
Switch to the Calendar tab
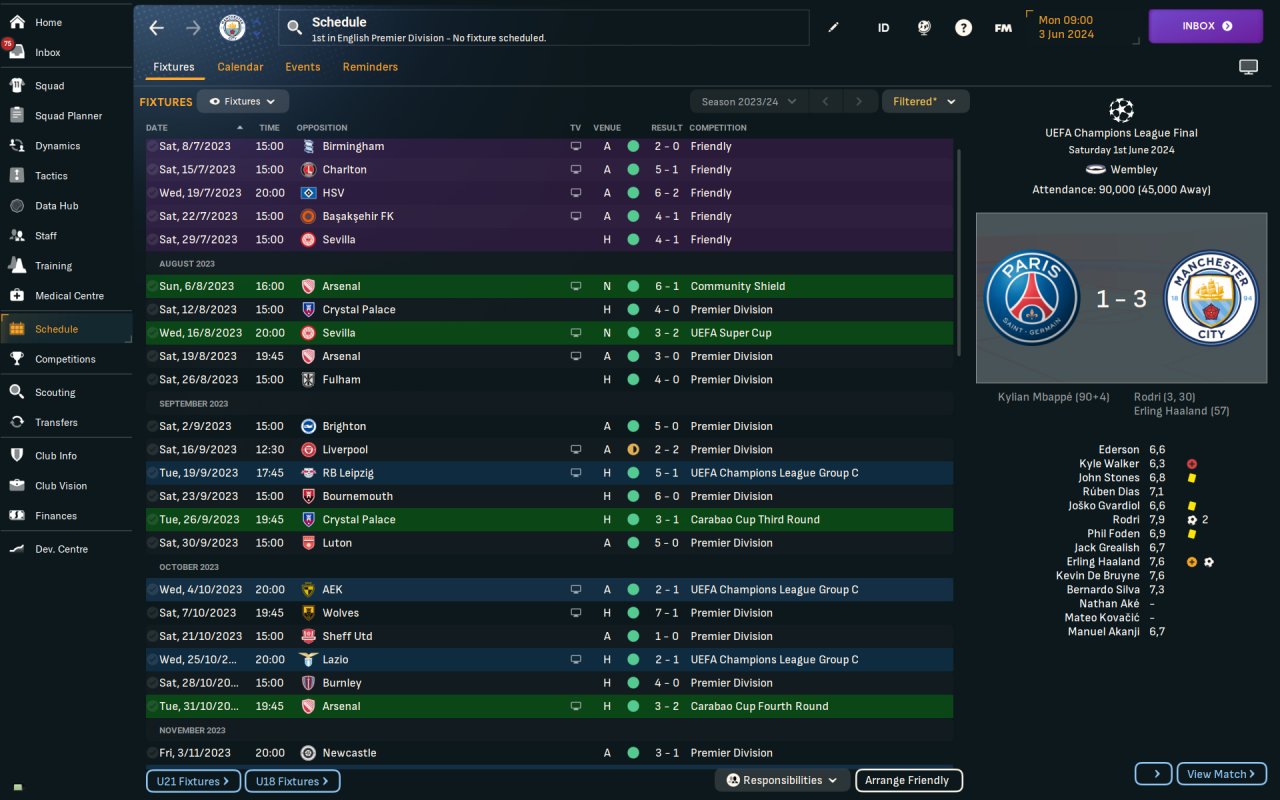(240, 67)
